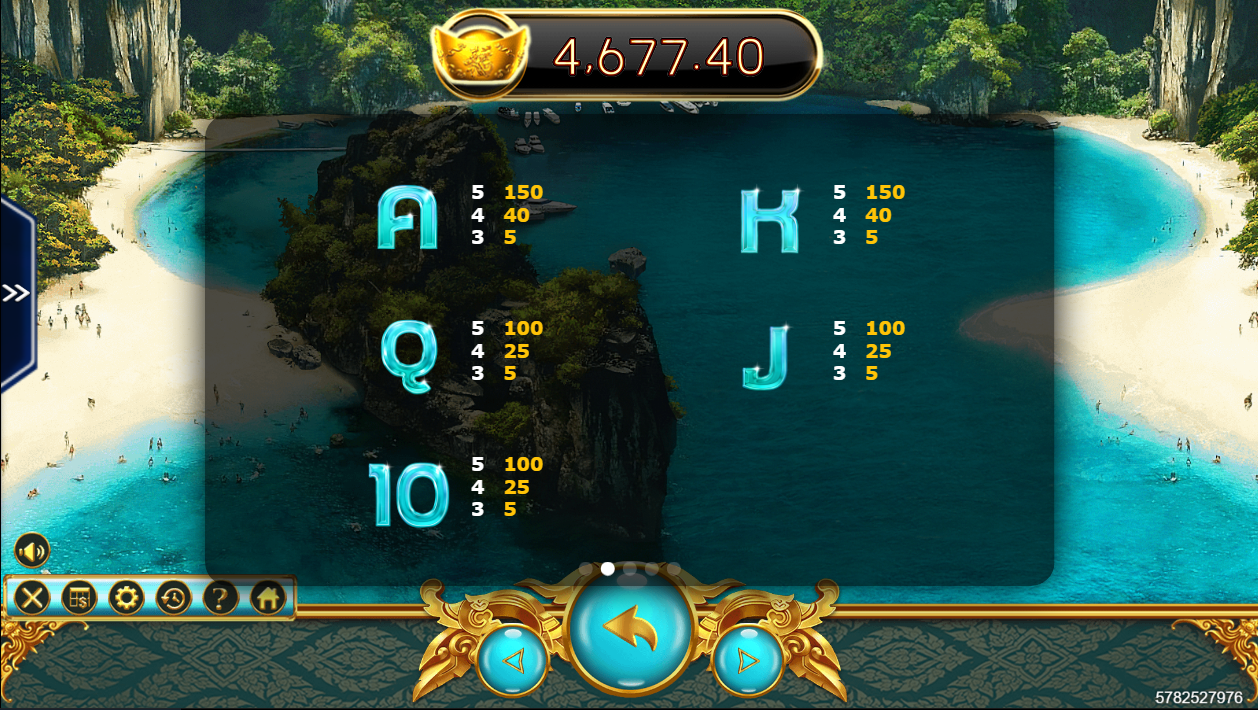Go to the home lobby icon
Screen dimensions: 1258x710
point(267,598)
